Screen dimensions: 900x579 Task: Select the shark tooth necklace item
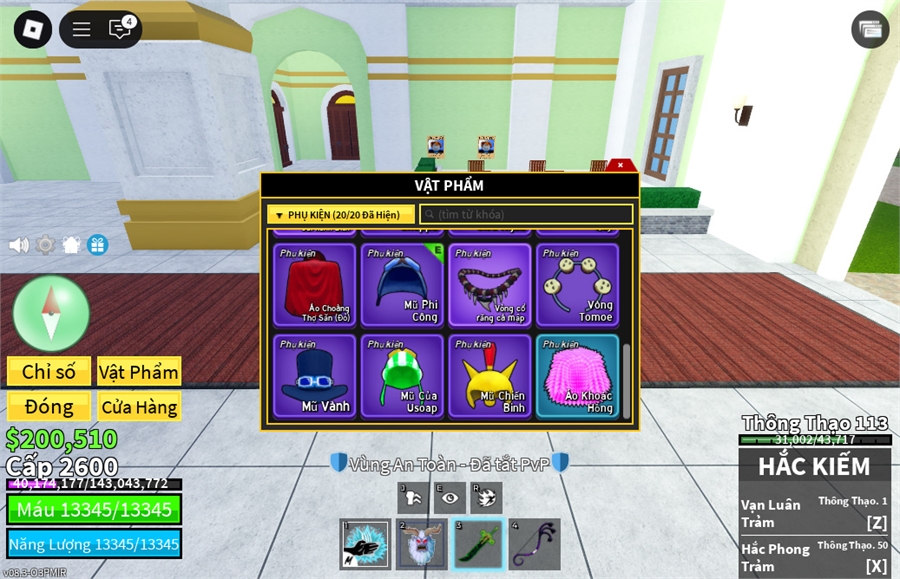[490, 285]
